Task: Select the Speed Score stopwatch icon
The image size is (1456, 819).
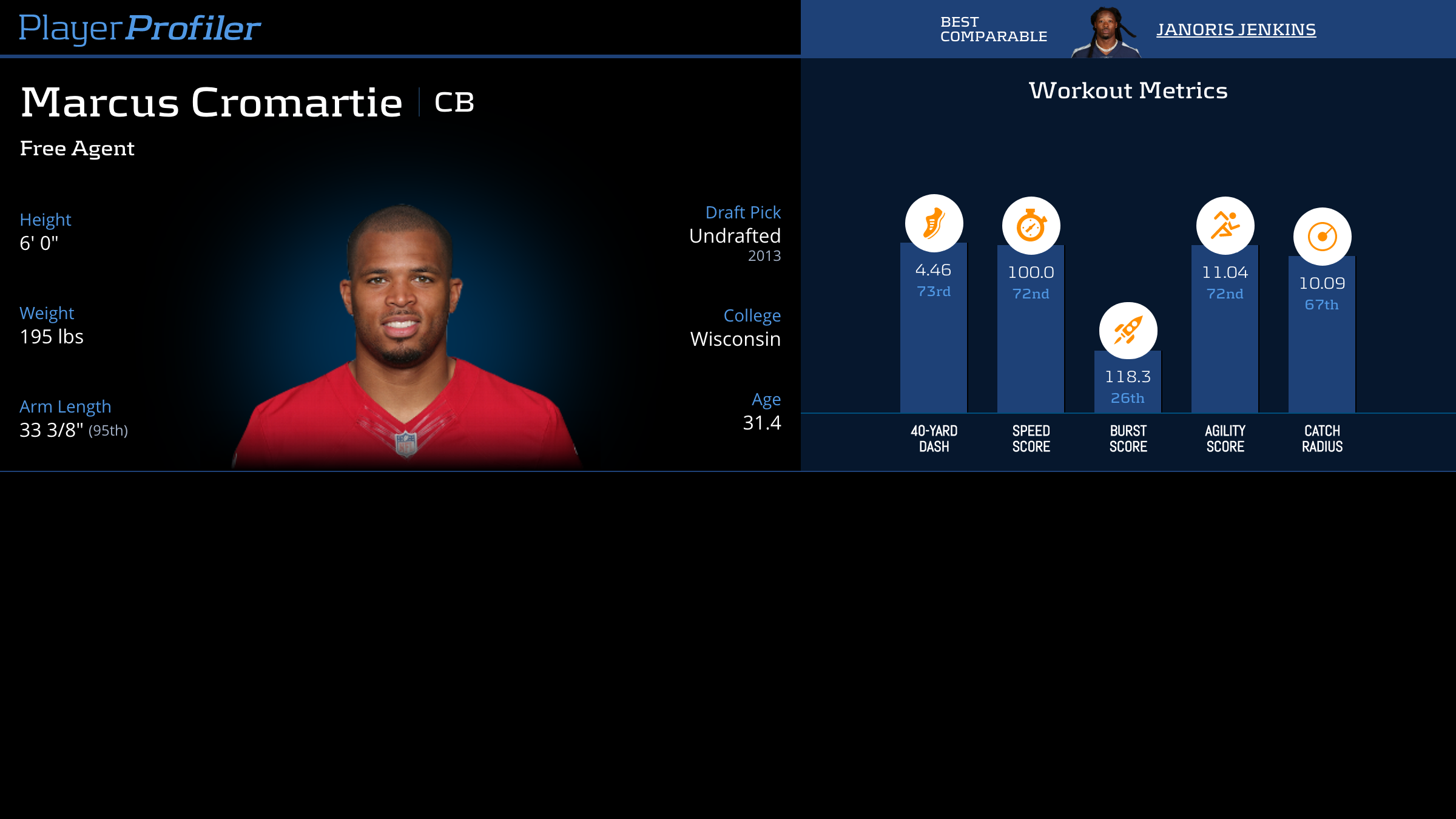Action: (x=1031, y=226)
